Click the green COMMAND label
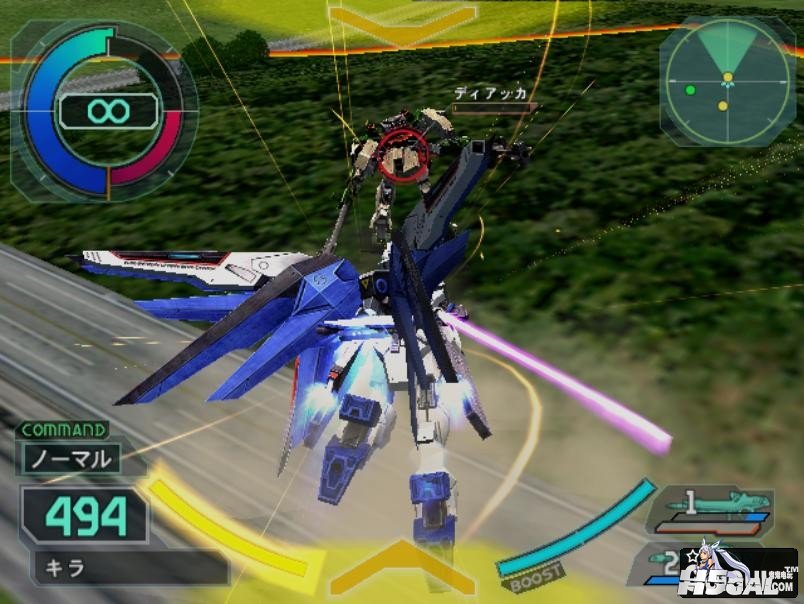Image resolution: width=804 pixels, height=604 pixels. click(x=62, y=431)
